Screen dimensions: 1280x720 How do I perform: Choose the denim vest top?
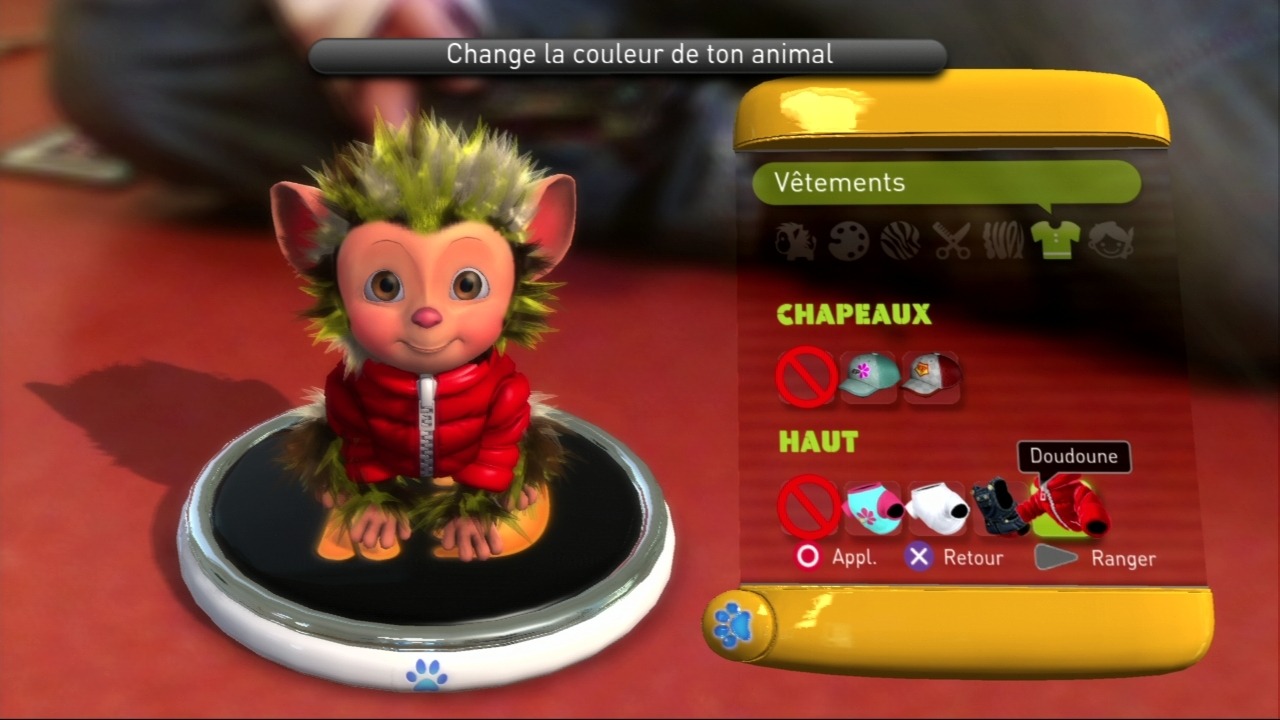click(999, 506)
